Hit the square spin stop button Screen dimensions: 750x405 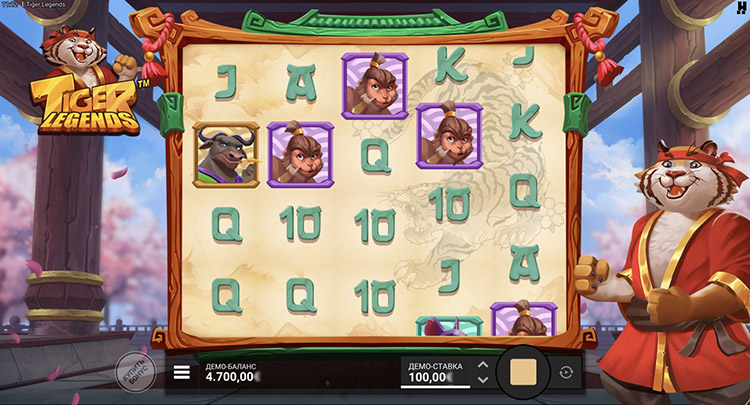(x=523, y=373)
